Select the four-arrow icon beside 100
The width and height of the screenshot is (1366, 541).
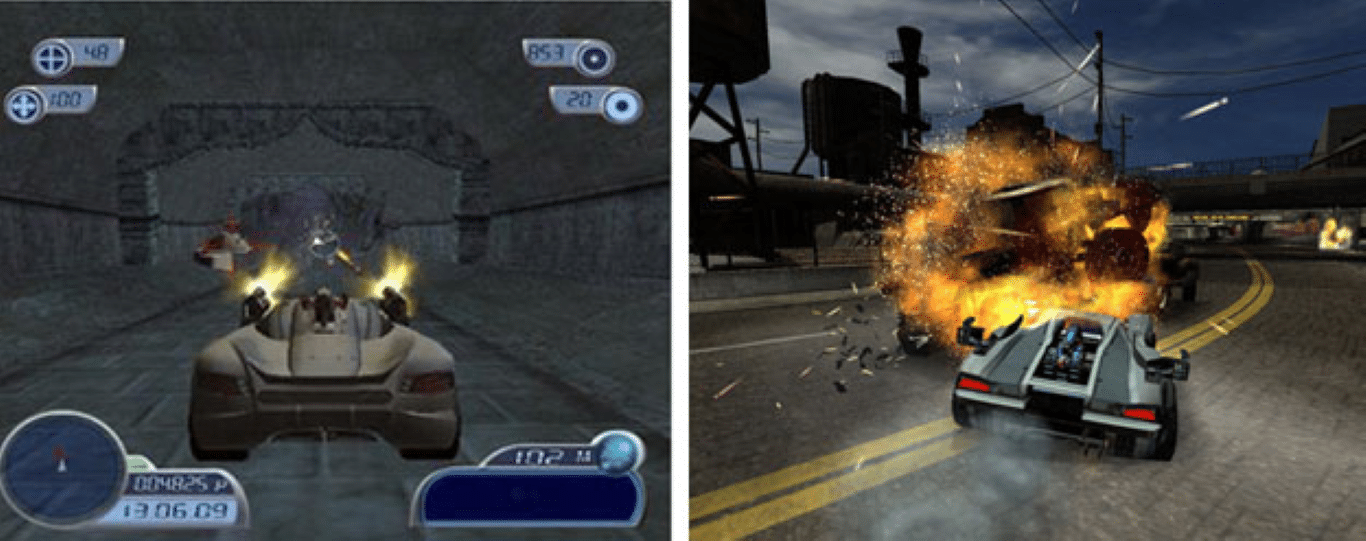click(x=23, y=105)
